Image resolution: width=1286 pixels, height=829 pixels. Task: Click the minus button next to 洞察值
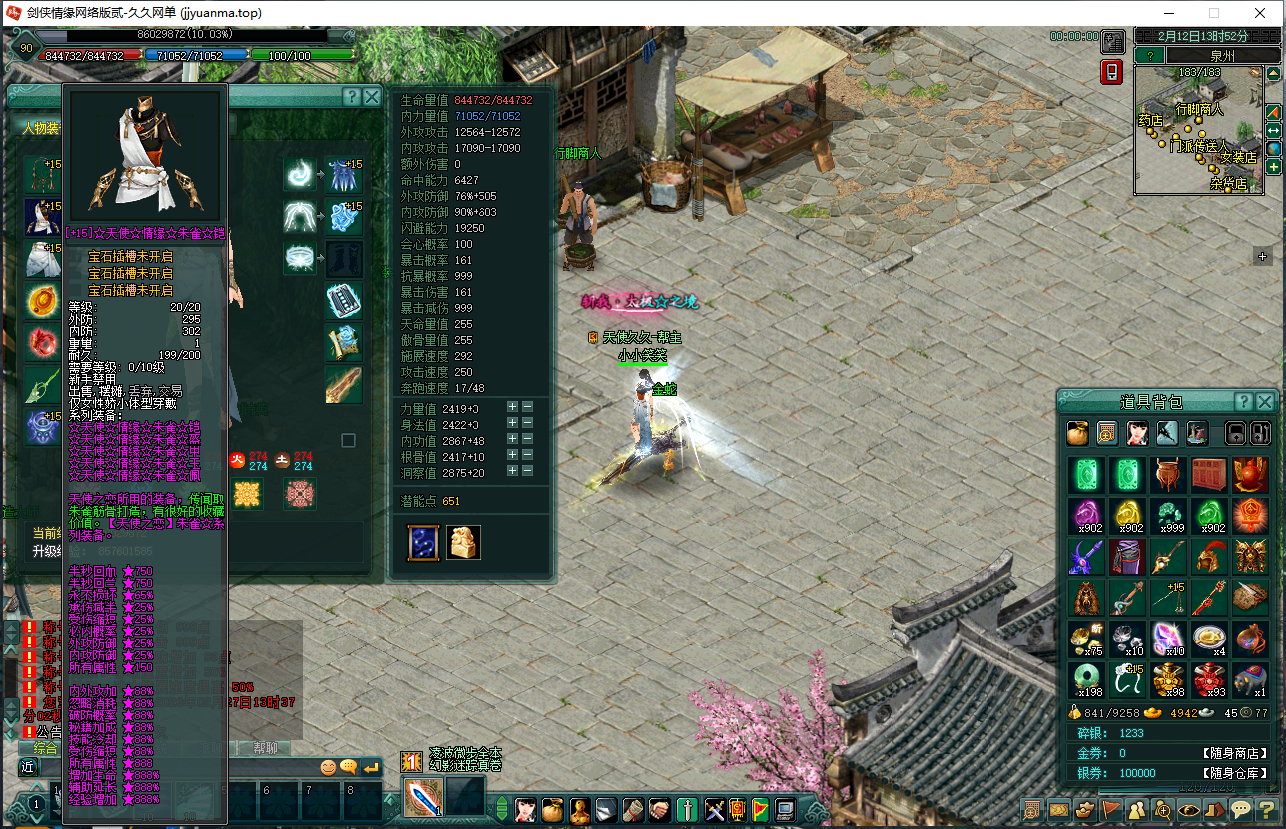[527, 471]
